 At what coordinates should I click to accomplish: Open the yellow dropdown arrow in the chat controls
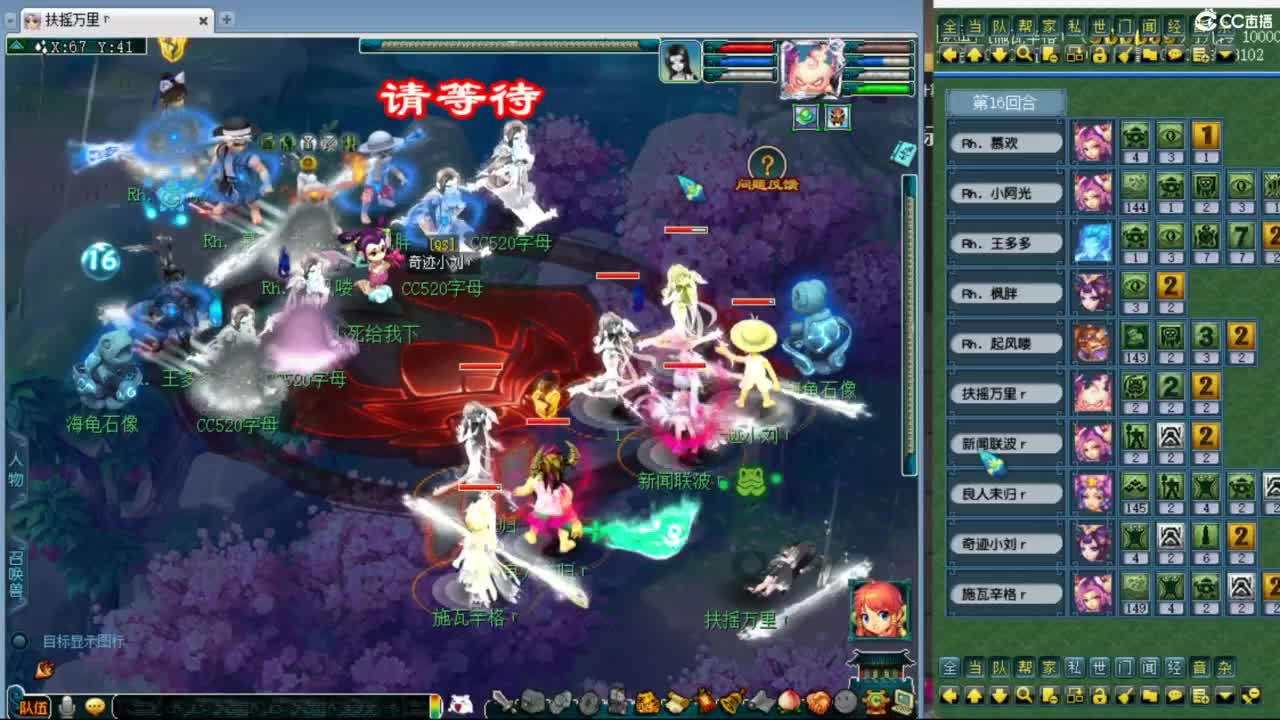[1224, 696]
